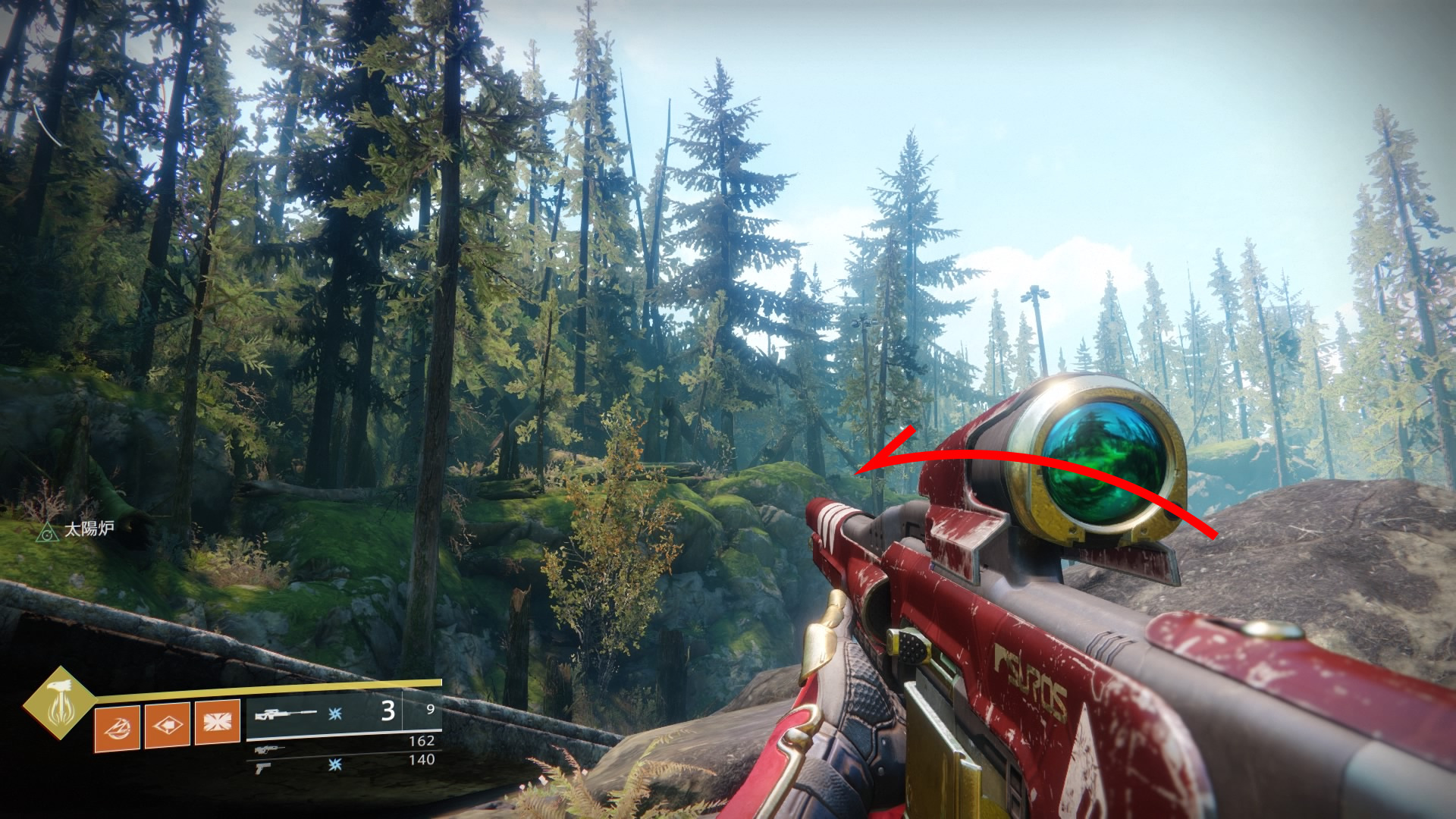The height and width of the screenshot is (819, 1456).
Task: Select the equipped sniper rifle weapon slot
Action: pyautogui.click(x=286, y=714)
